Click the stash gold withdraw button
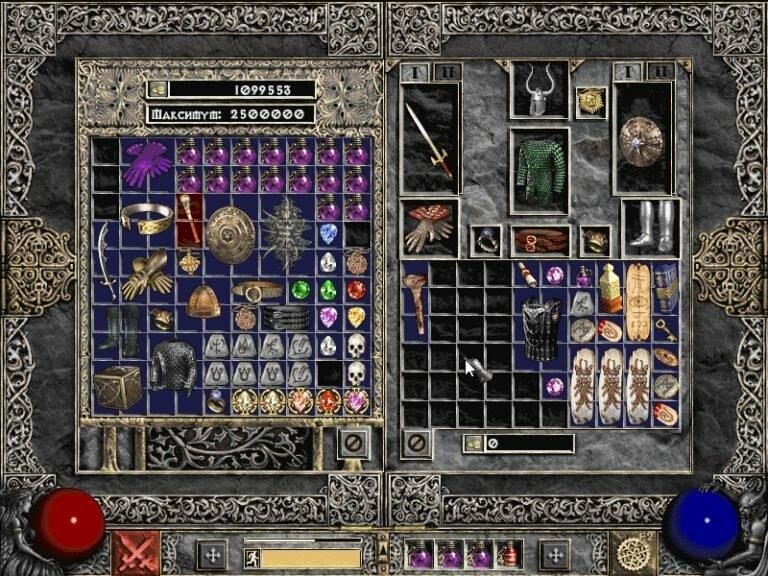 [158, 89]
